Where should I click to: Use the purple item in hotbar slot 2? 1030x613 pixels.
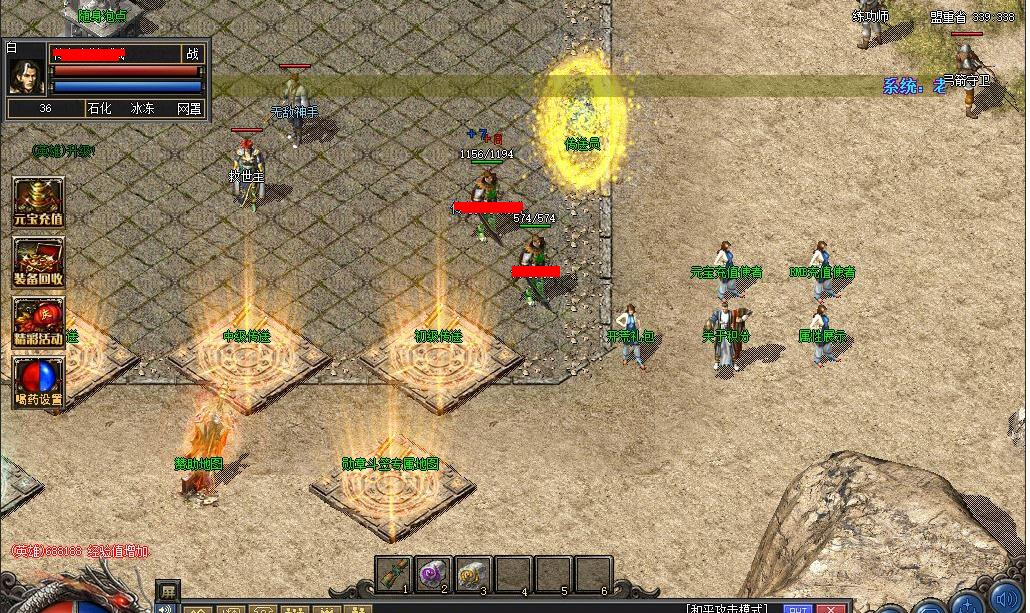click(x=433, y=575)
